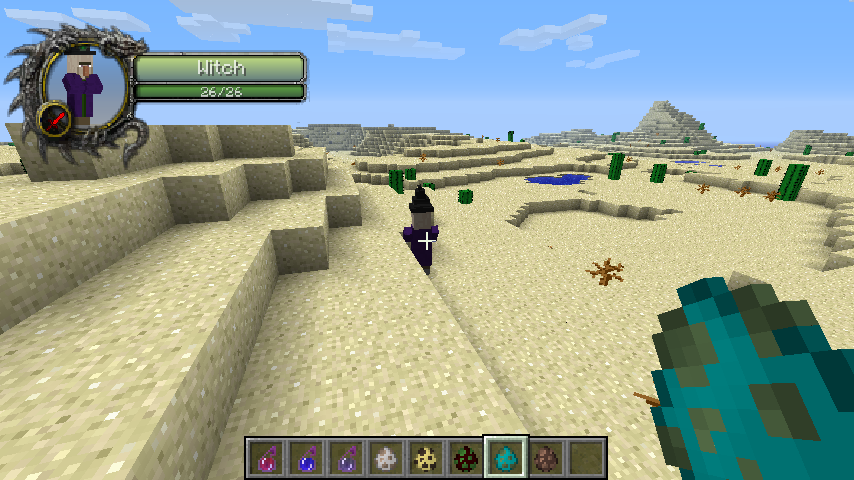The width and height of the screenshot is (854, 480).
Task: Select the pale purple potion hotbar slot
Action: coord(346,458)
